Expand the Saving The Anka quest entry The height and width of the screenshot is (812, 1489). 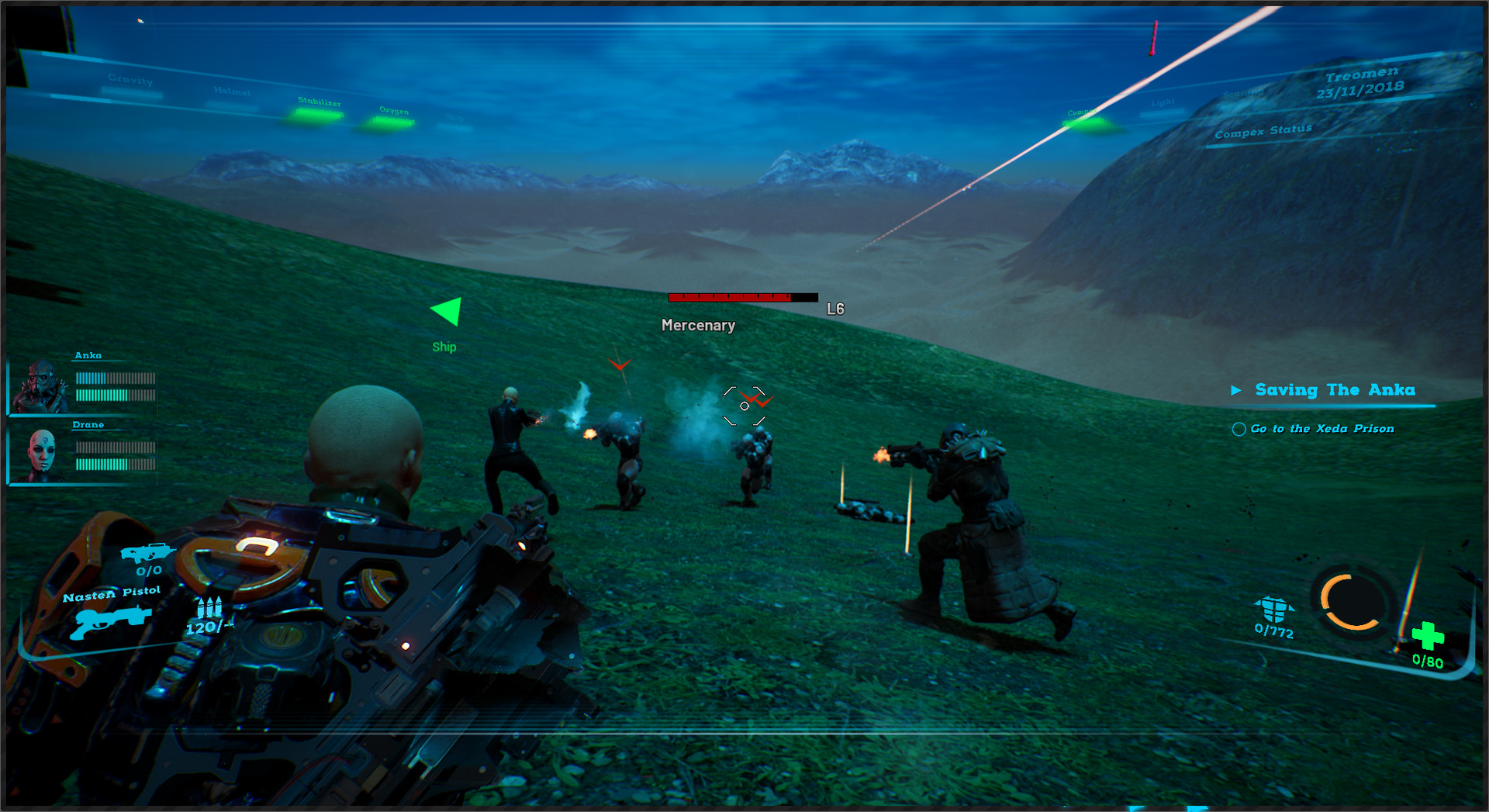(x=1238, y=390)
